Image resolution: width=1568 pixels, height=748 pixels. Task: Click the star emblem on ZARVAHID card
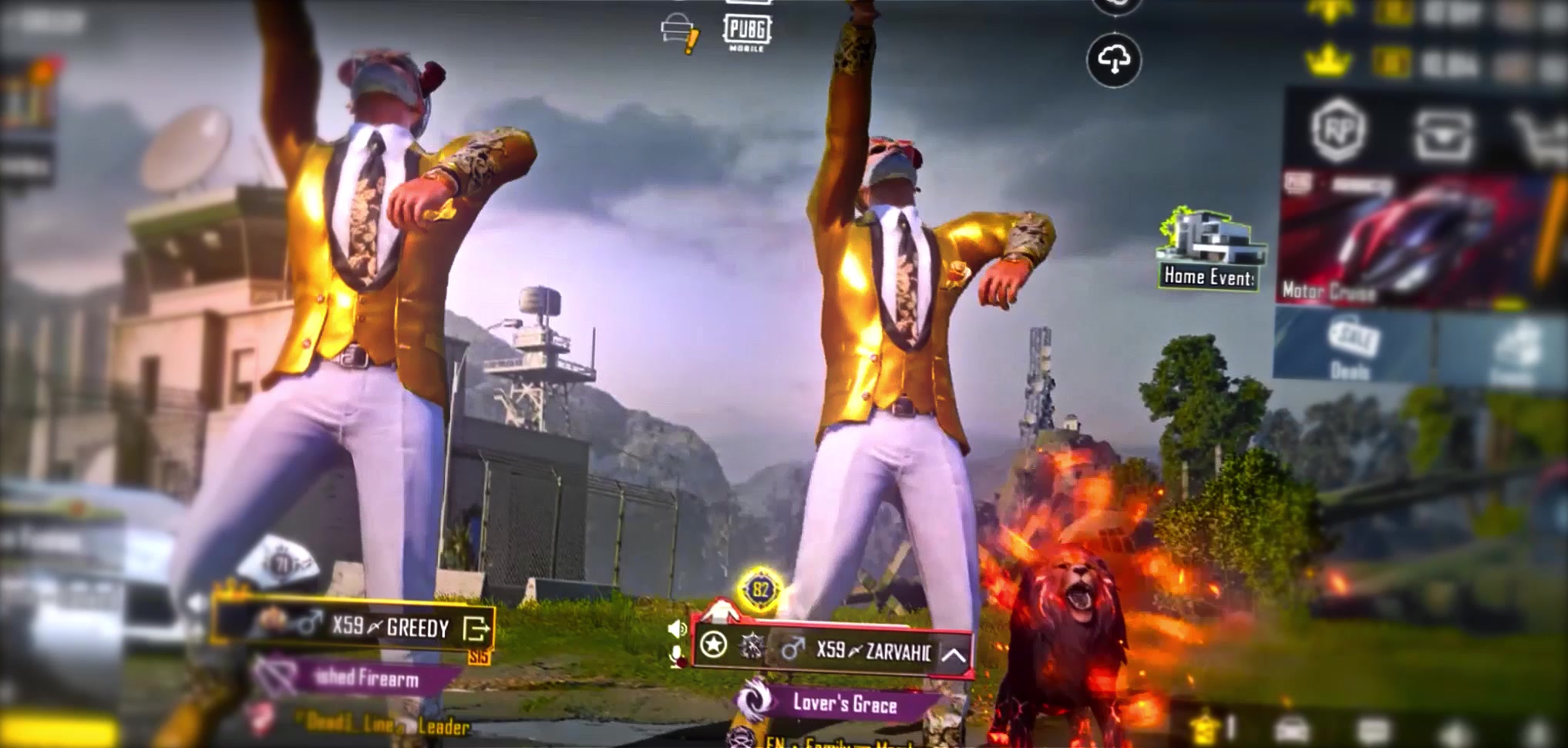[x=714, y=645]
